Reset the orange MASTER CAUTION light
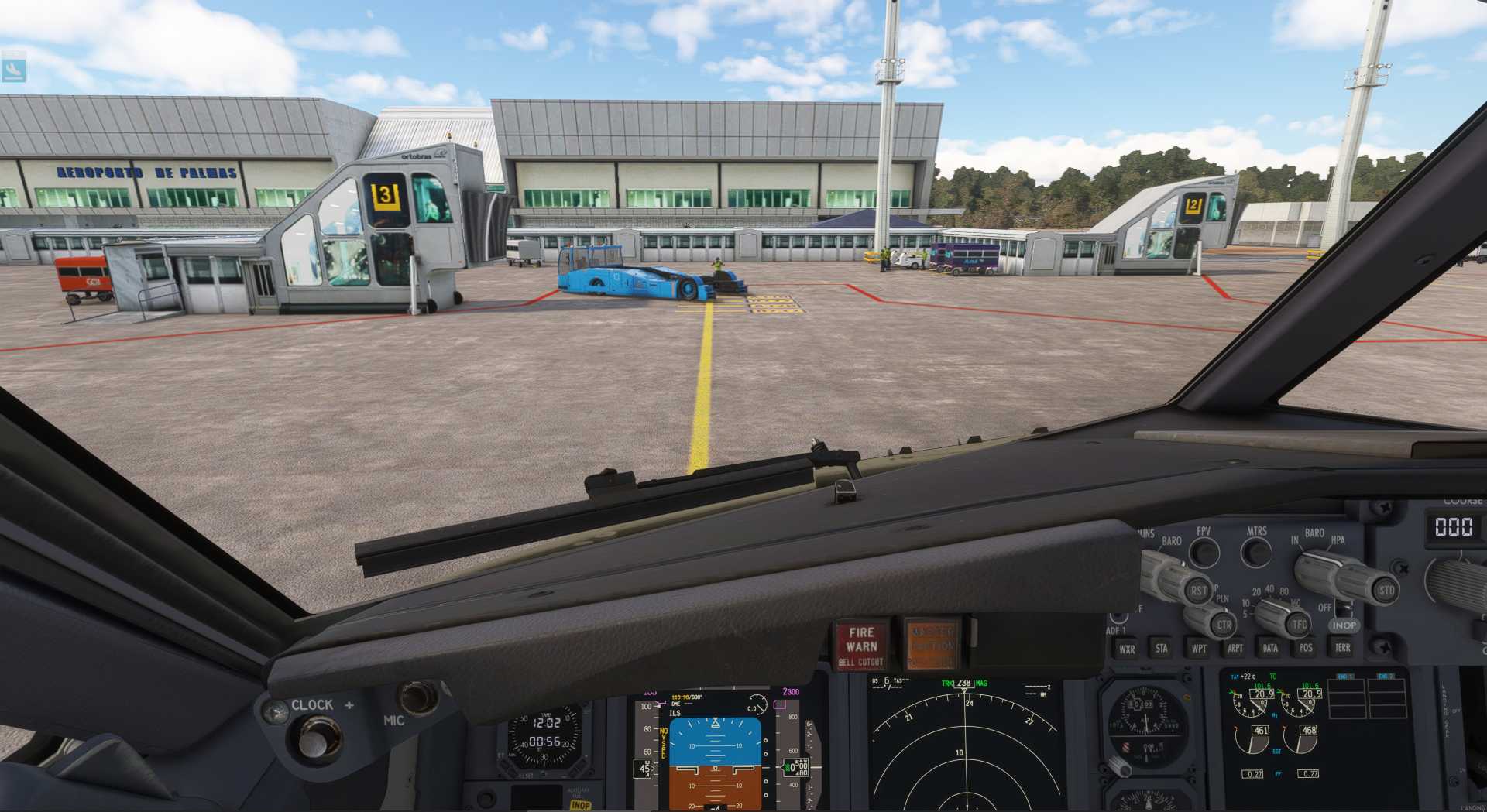Viewport: 1487px width, 812px height. (932, 645)
